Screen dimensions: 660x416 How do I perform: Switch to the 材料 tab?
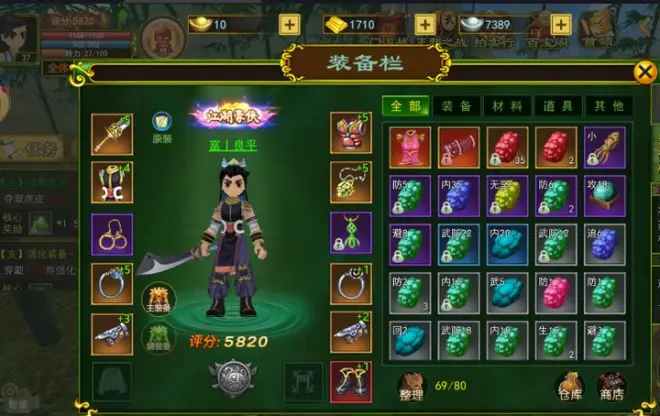pyautogui.click(x=506, y=106)
